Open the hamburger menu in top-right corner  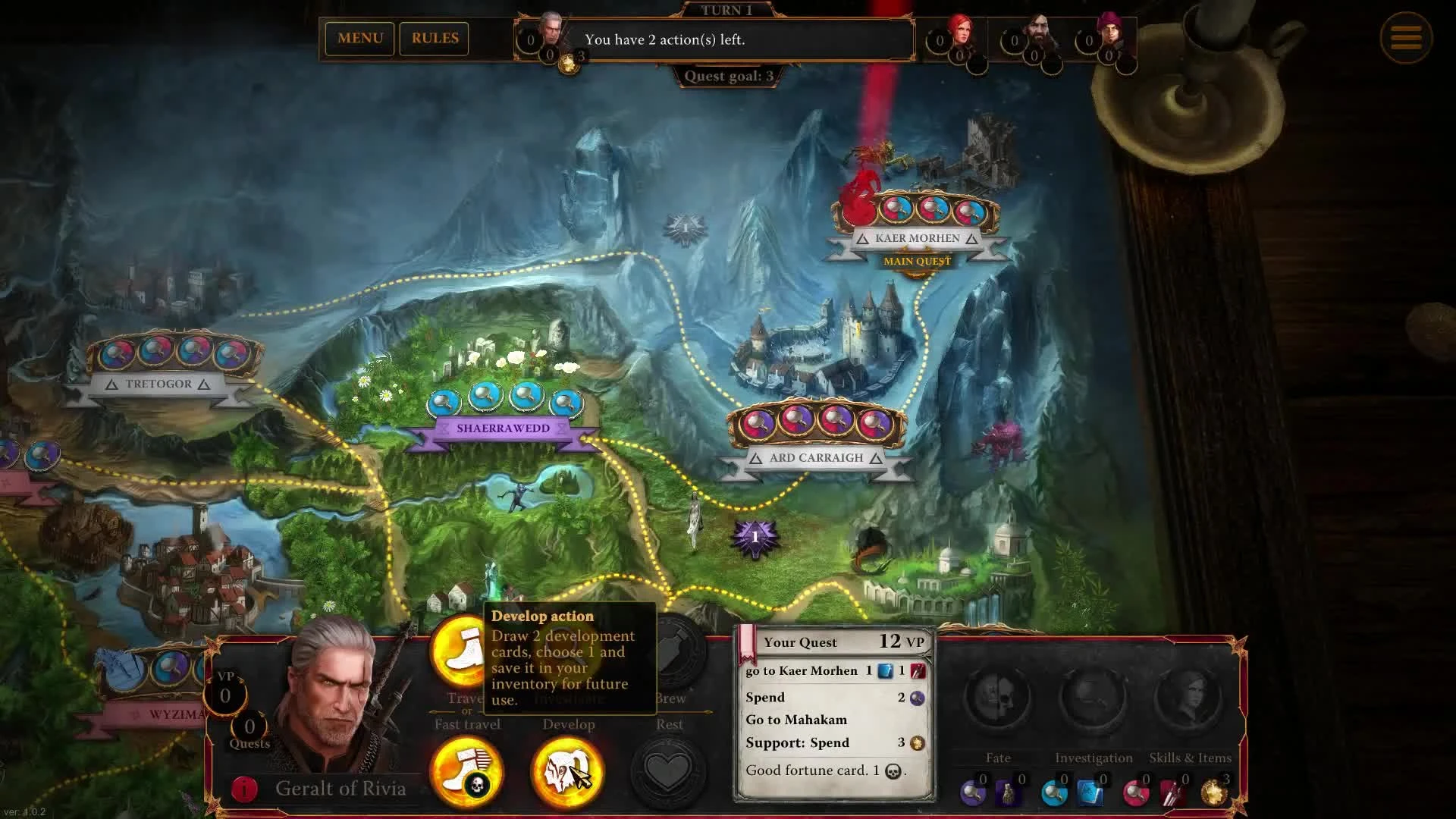[x=1407, y=37]
